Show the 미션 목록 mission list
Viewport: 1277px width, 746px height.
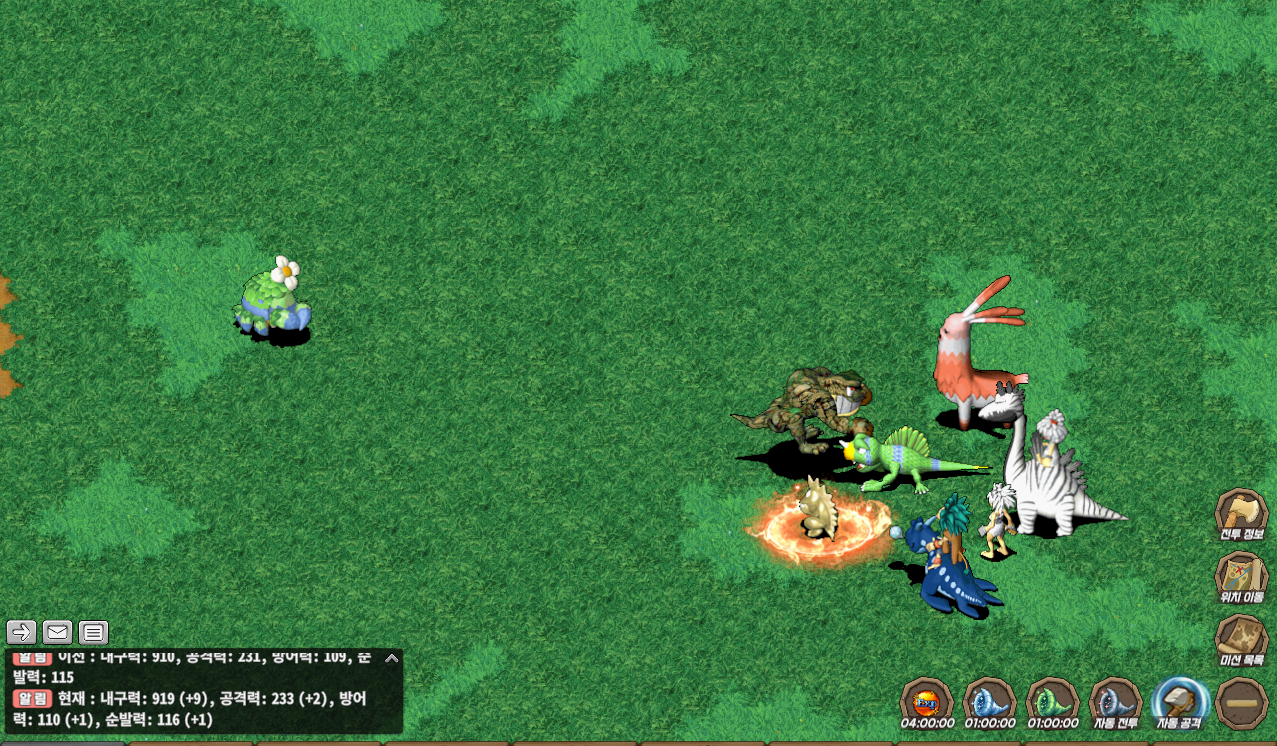tap(1241, 637)
